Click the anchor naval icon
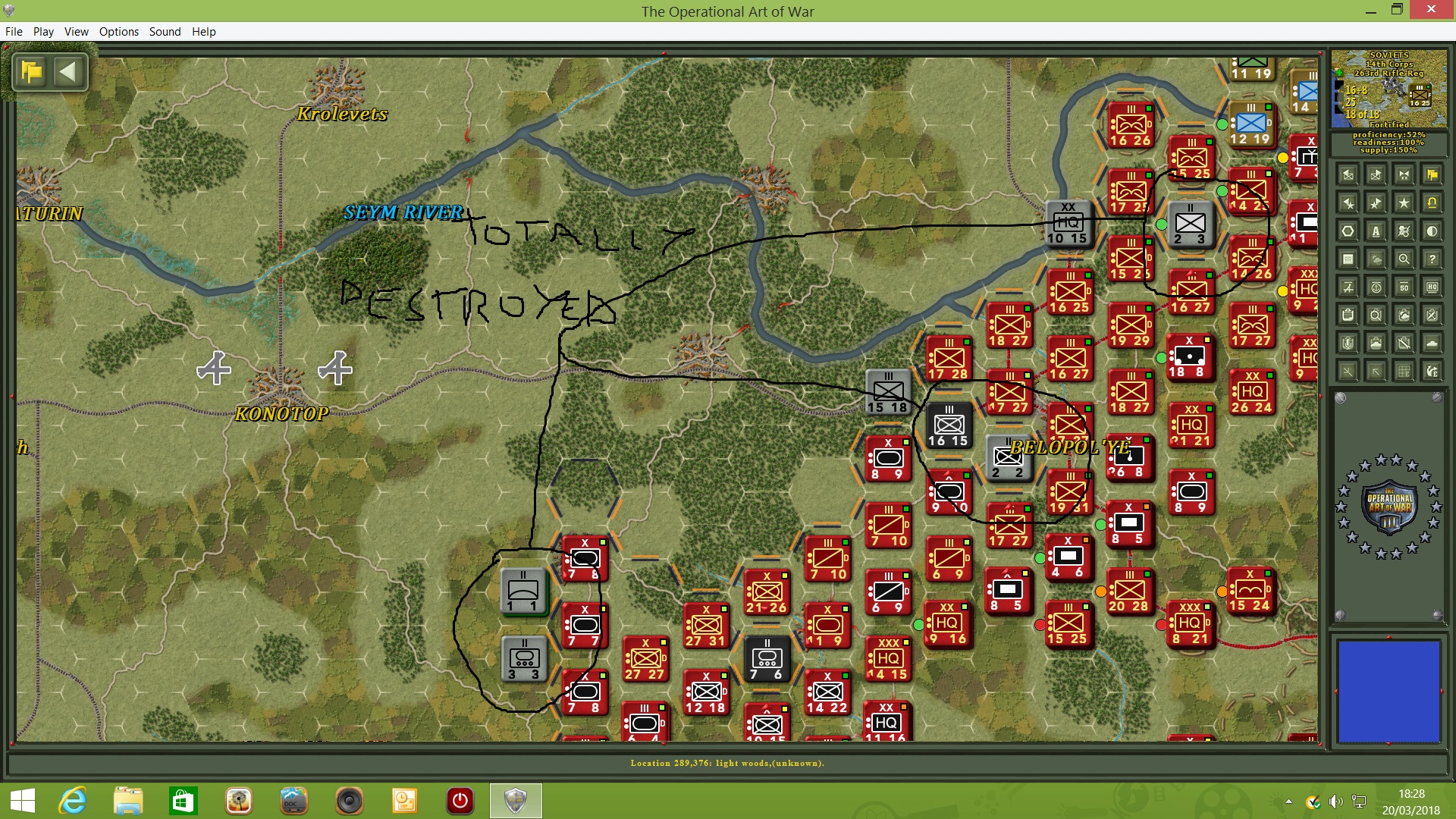Image resolution: width=1456 pixels, height=819 pixels. pyautogui.click(x=1376, y=287)
